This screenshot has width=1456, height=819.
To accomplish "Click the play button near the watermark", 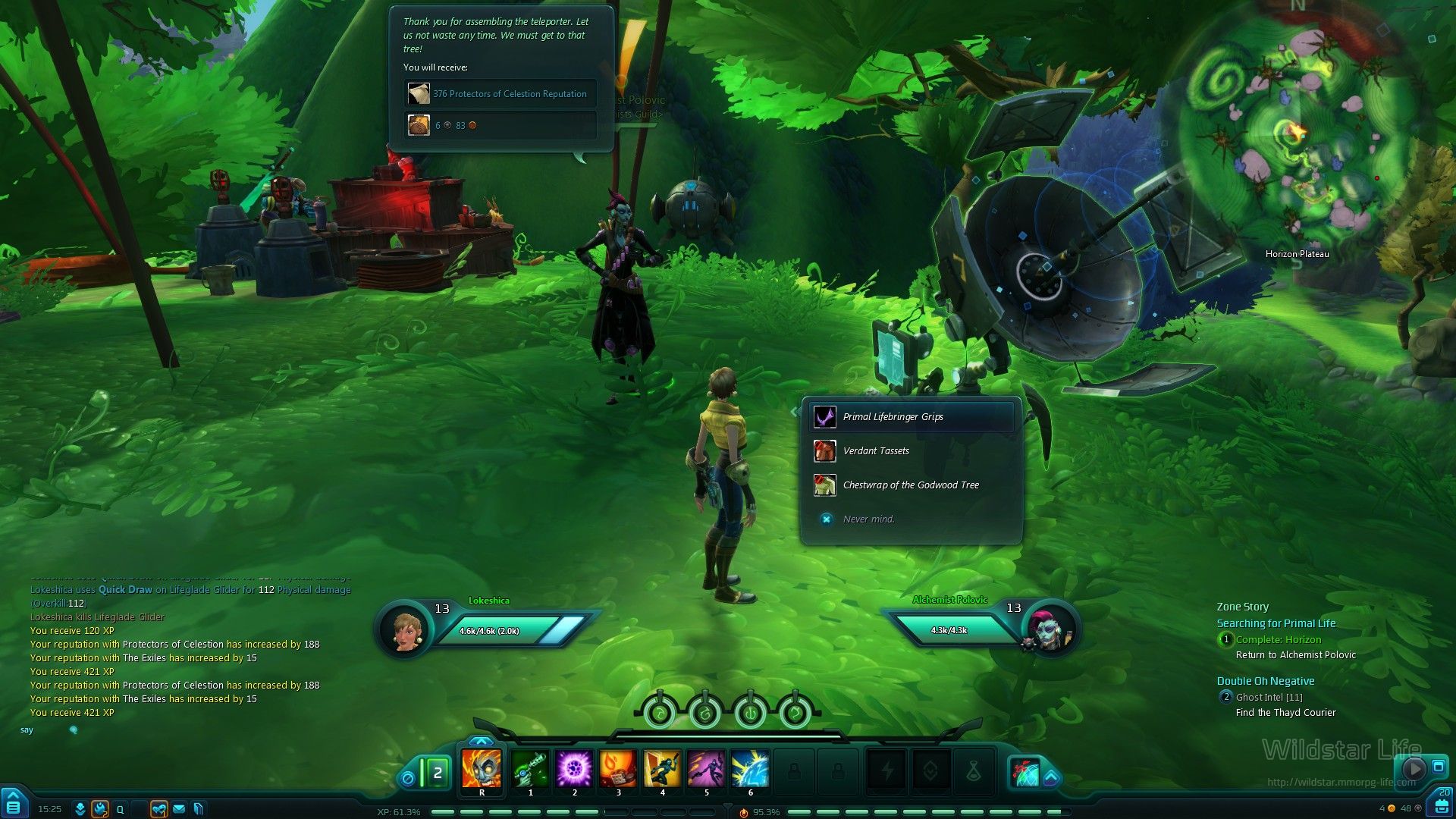I will 1414,768.
